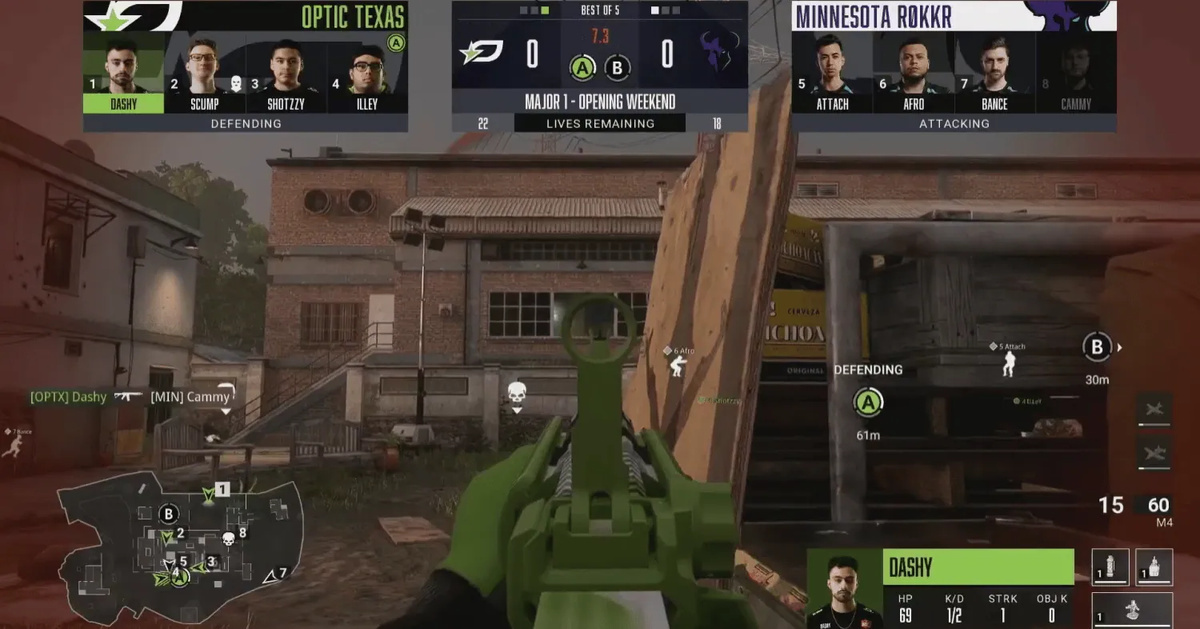Select the B point indicator on scoreboard
The height and width of the screenshot is (629, 1200).
618,69
